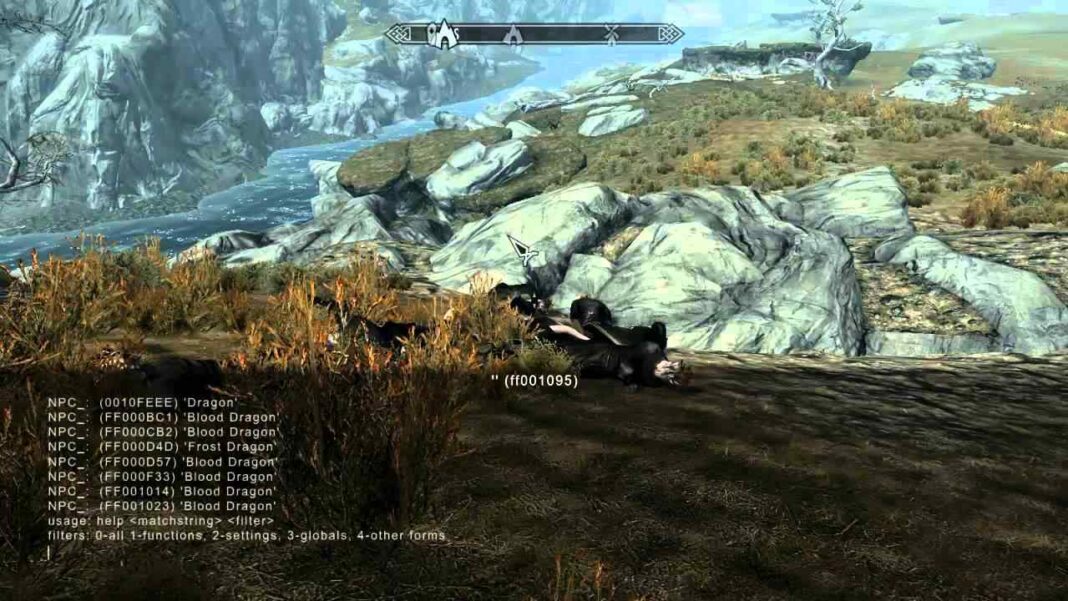
Task: Click the 'Blood Dragon' FF001023 console entry
Action: tap(163, 507)
